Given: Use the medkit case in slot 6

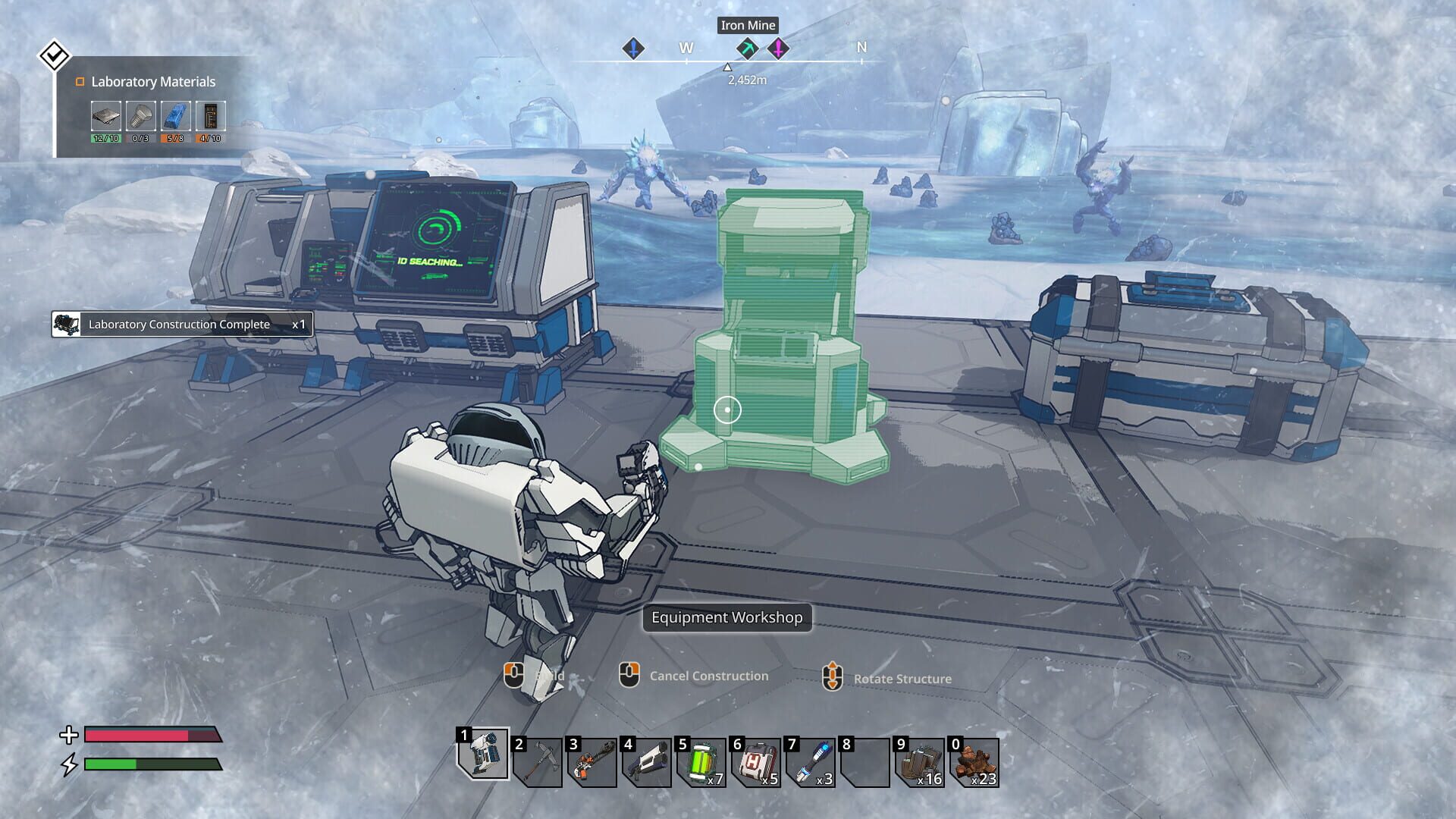Looking at the screenshot, I should pyautogui.click(x=756, y=762).
